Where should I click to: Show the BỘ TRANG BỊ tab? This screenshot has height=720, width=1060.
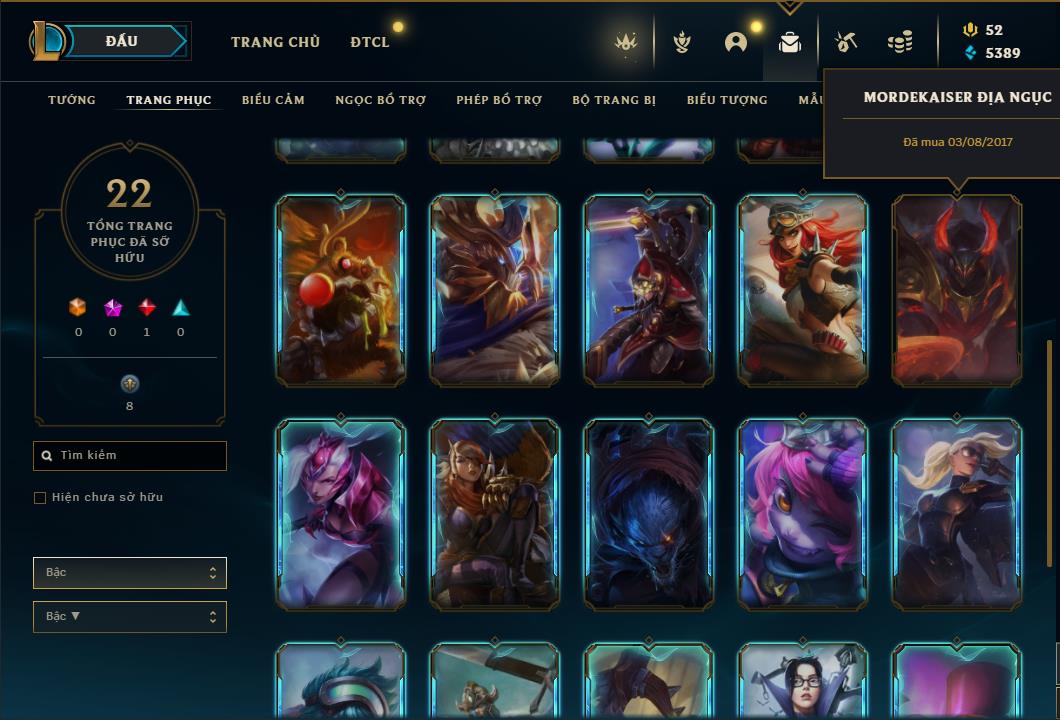(x=614, y=100)
